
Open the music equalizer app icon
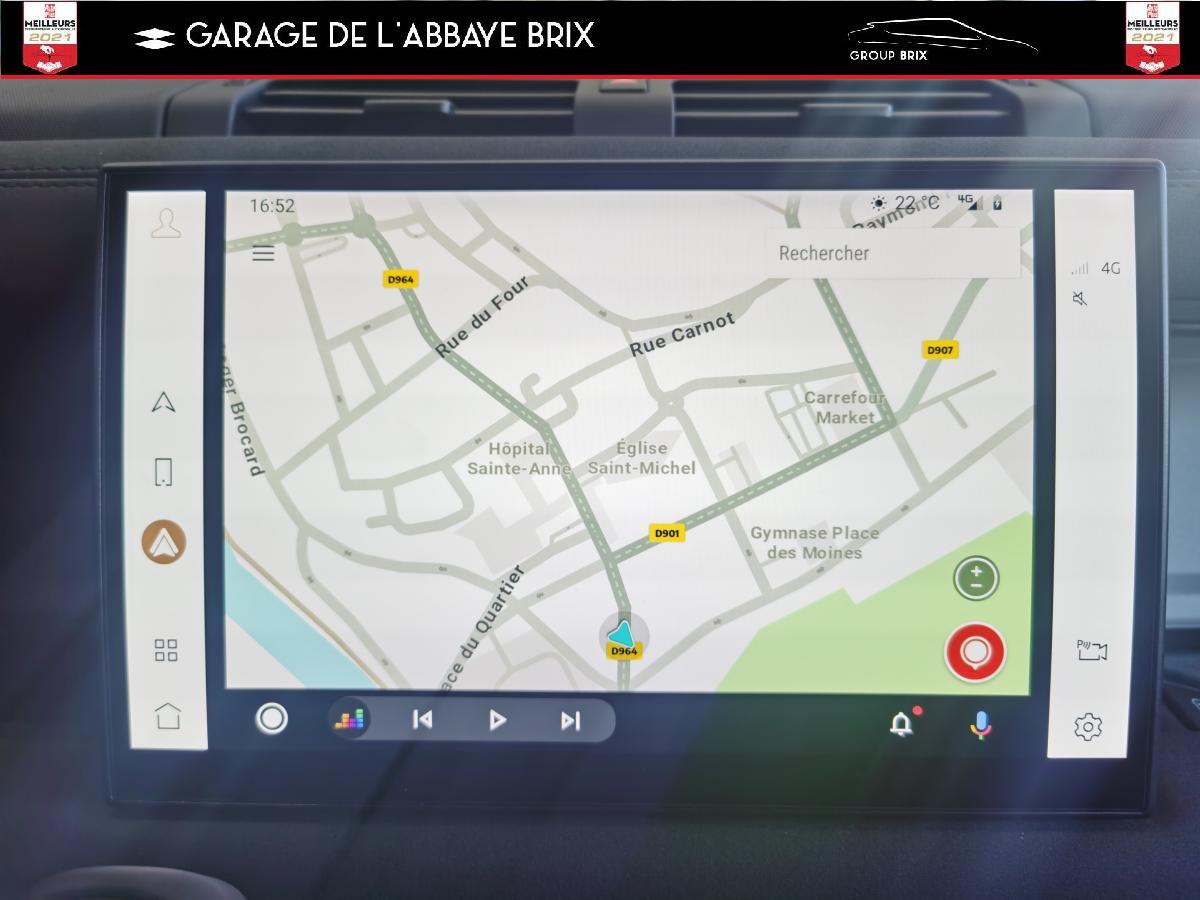coord(350,720)
